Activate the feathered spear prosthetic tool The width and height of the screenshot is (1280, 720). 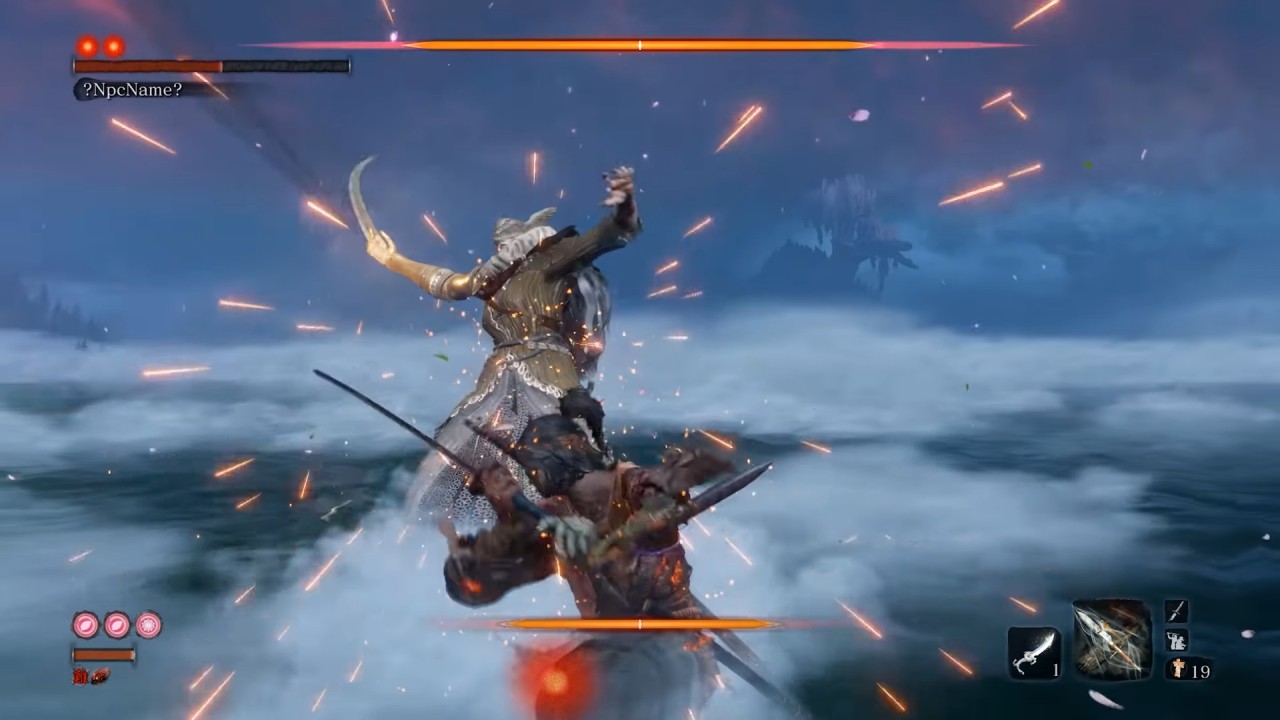pyautogui.click(x=1112, y=640)
